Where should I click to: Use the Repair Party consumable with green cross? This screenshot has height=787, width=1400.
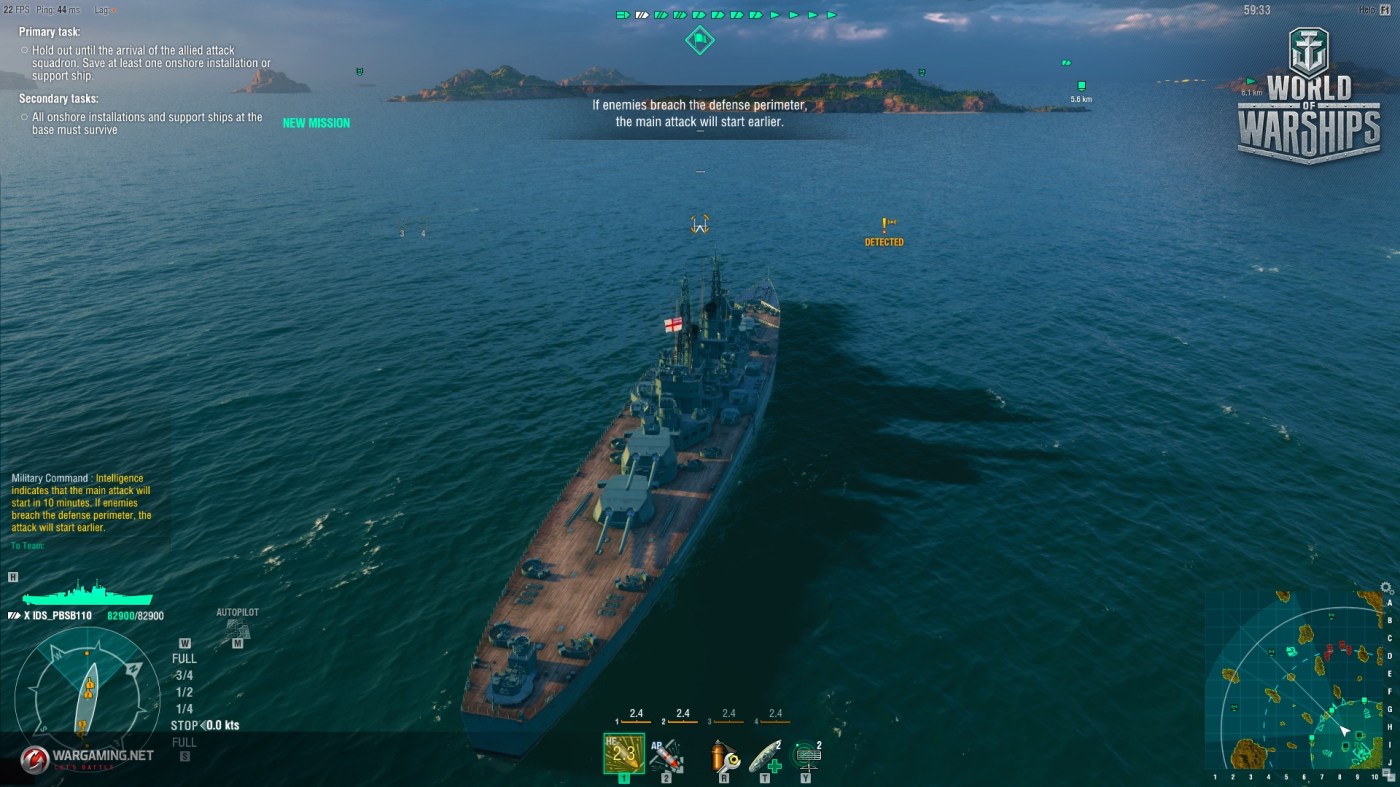tap(765, 755)
